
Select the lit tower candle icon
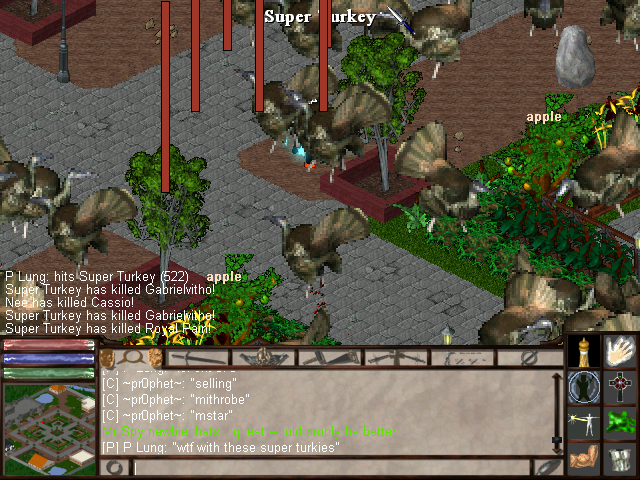coord(585,352)
